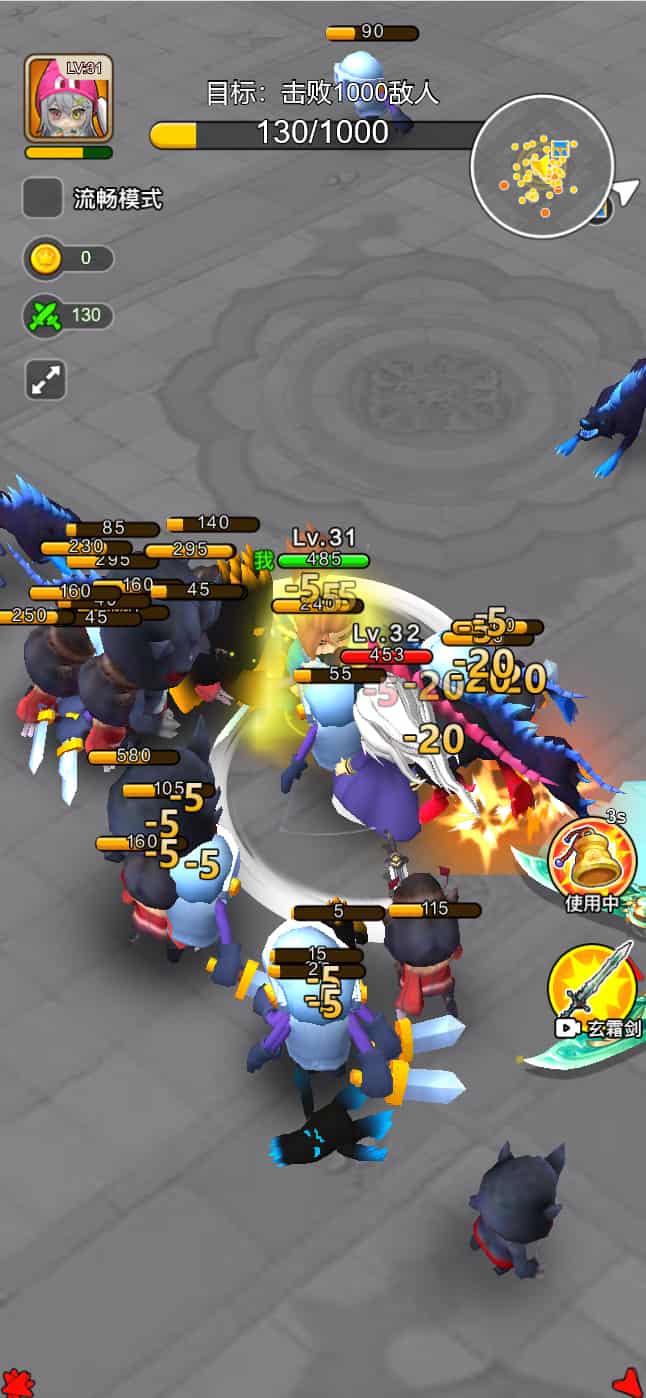The height and width of the screenshot is (1398, 646).
Task: Click the white expand arrows button
Action: point(46,380)
